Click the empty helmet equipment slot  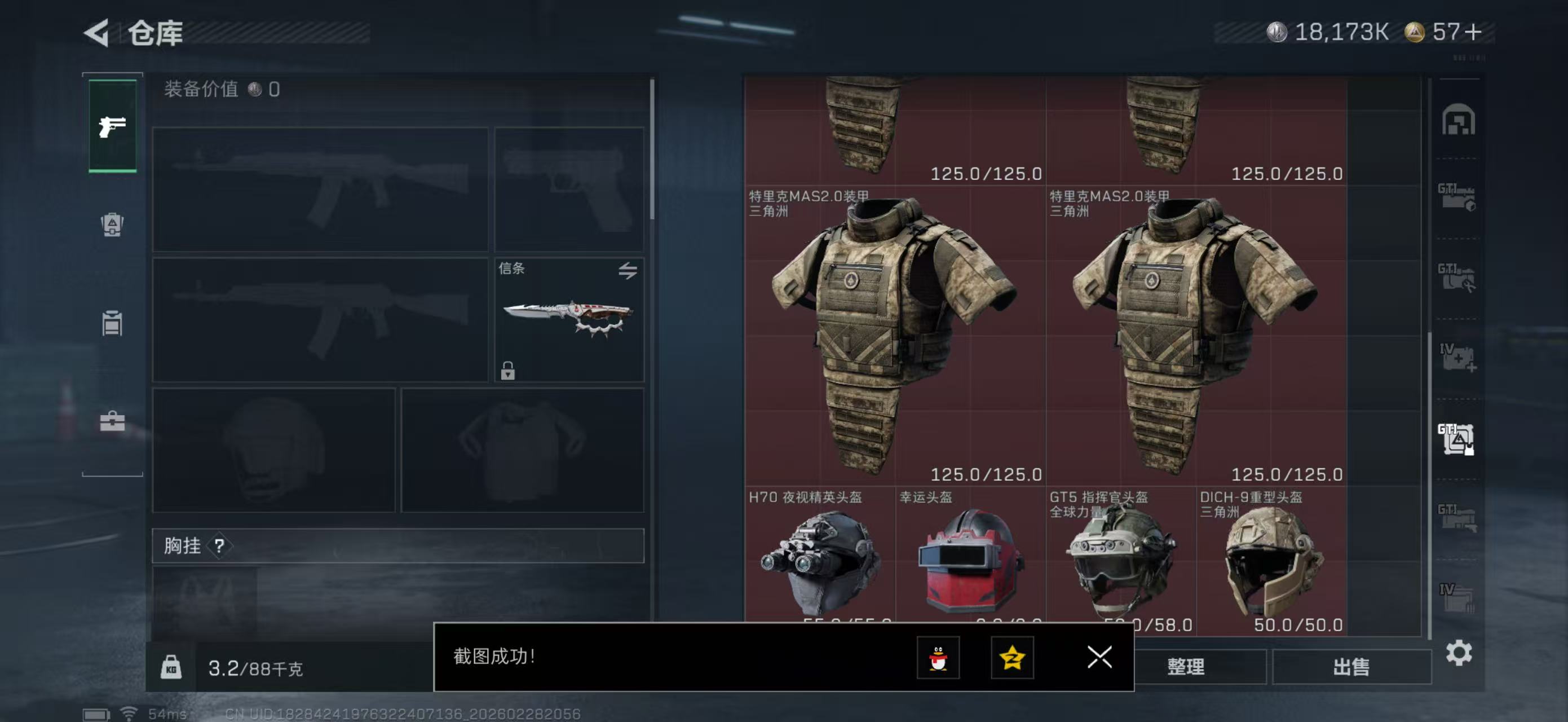273,451
